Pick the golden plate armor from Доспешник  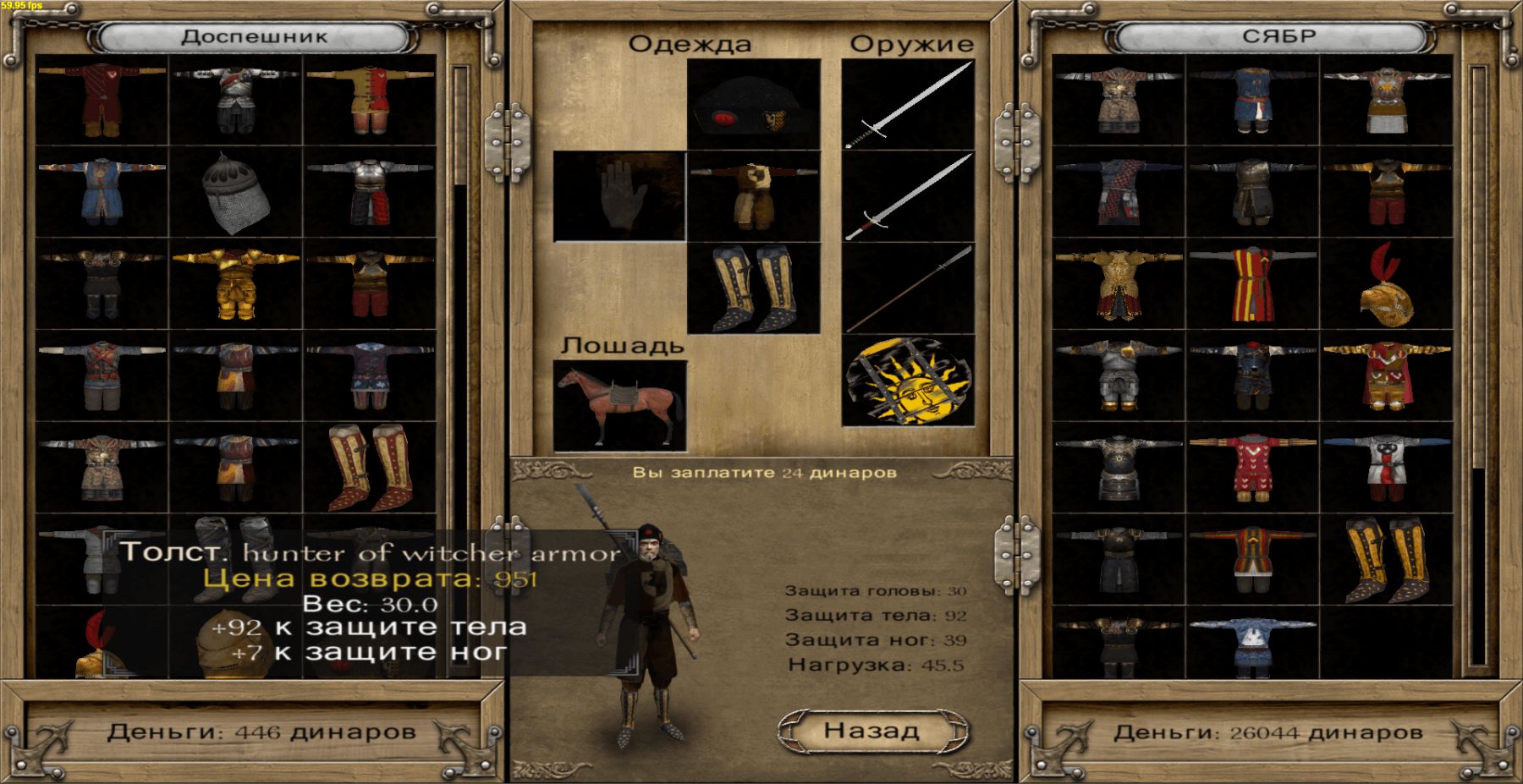(x=235, y=284)
